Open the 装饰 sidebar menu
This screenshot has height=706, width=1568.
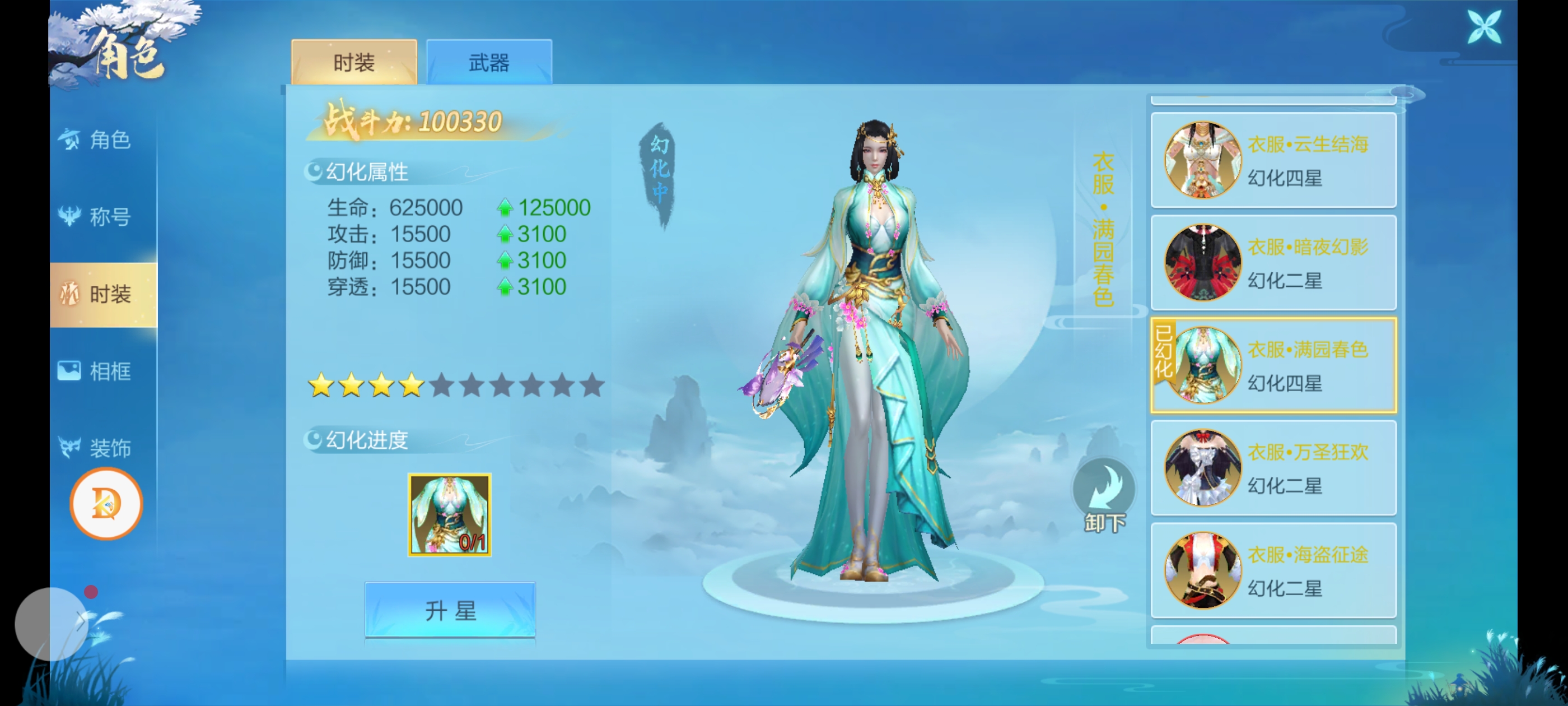104,448
